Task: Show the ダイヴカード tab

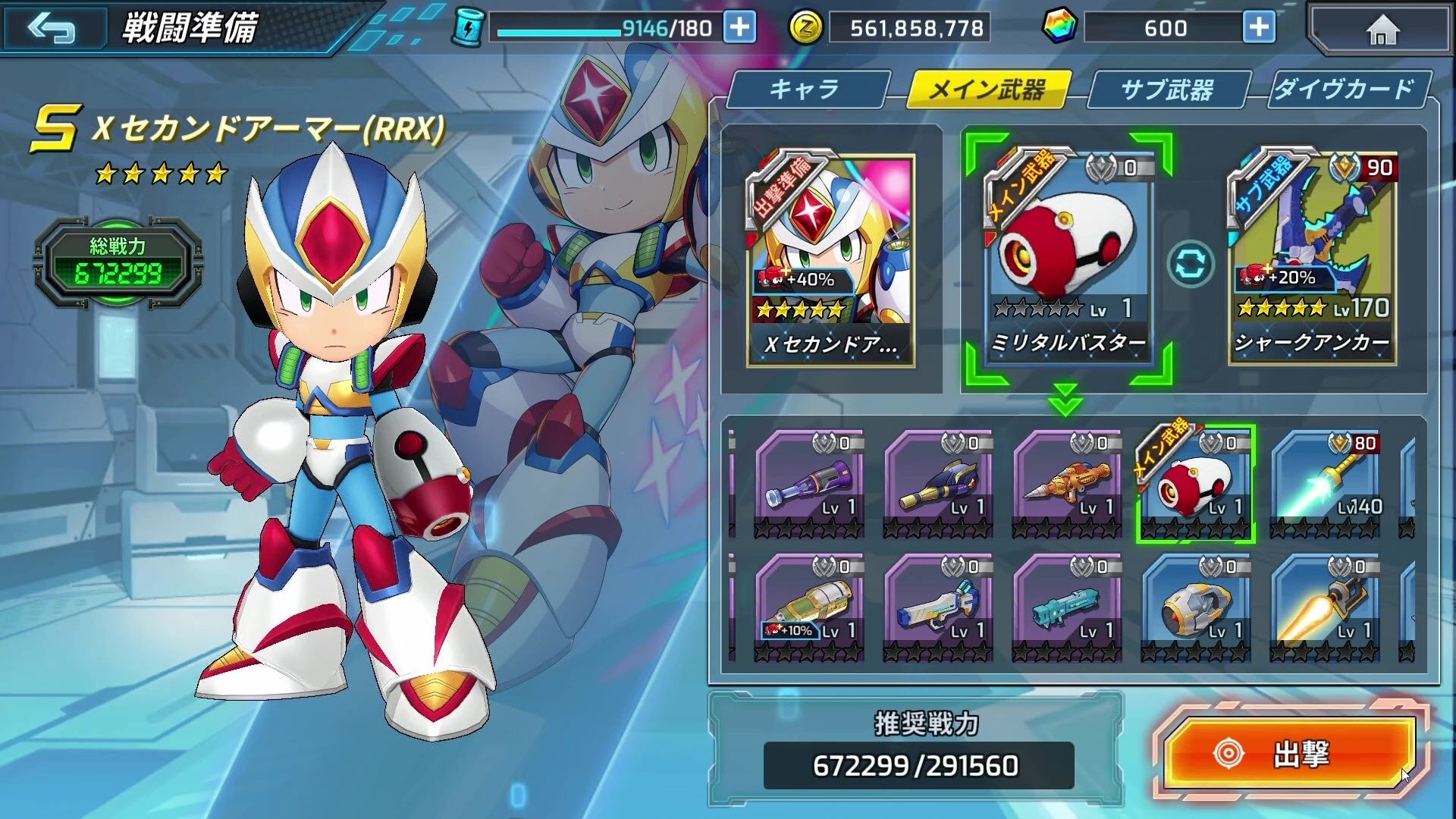Action: tap(1345, 89)
